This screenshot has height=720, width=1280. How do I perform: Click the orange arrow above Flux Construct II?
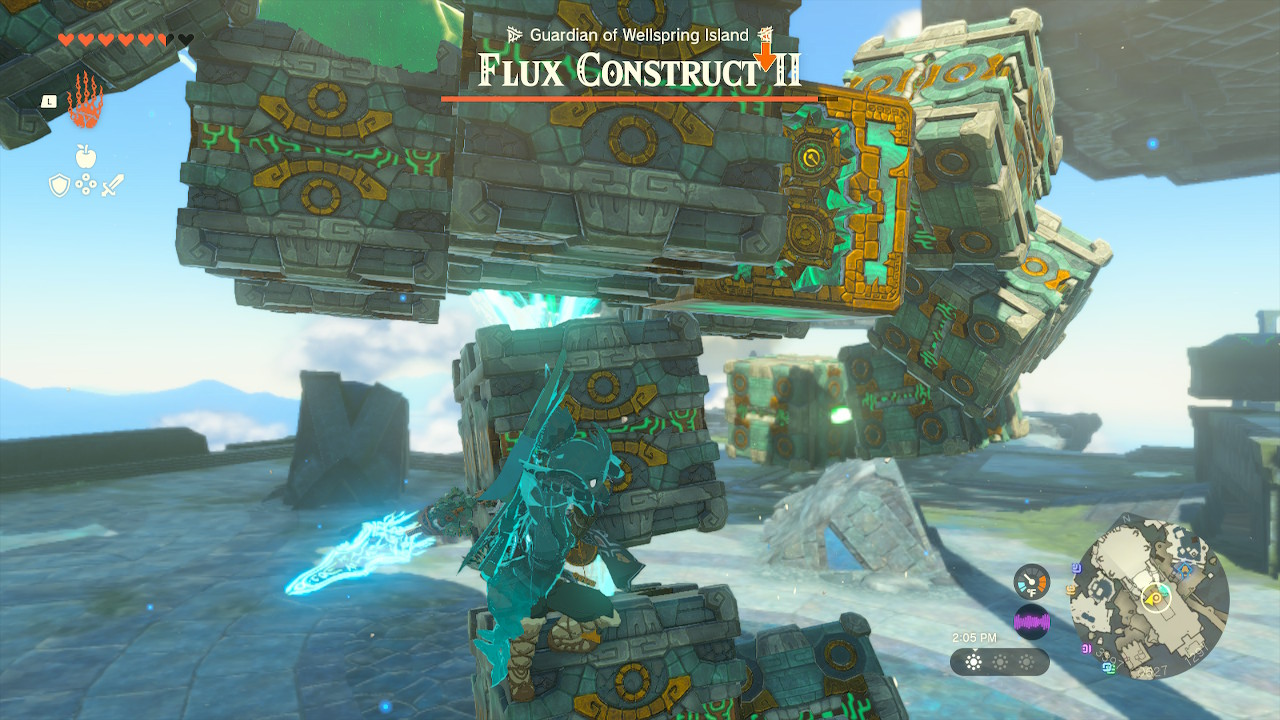(766, 53)
